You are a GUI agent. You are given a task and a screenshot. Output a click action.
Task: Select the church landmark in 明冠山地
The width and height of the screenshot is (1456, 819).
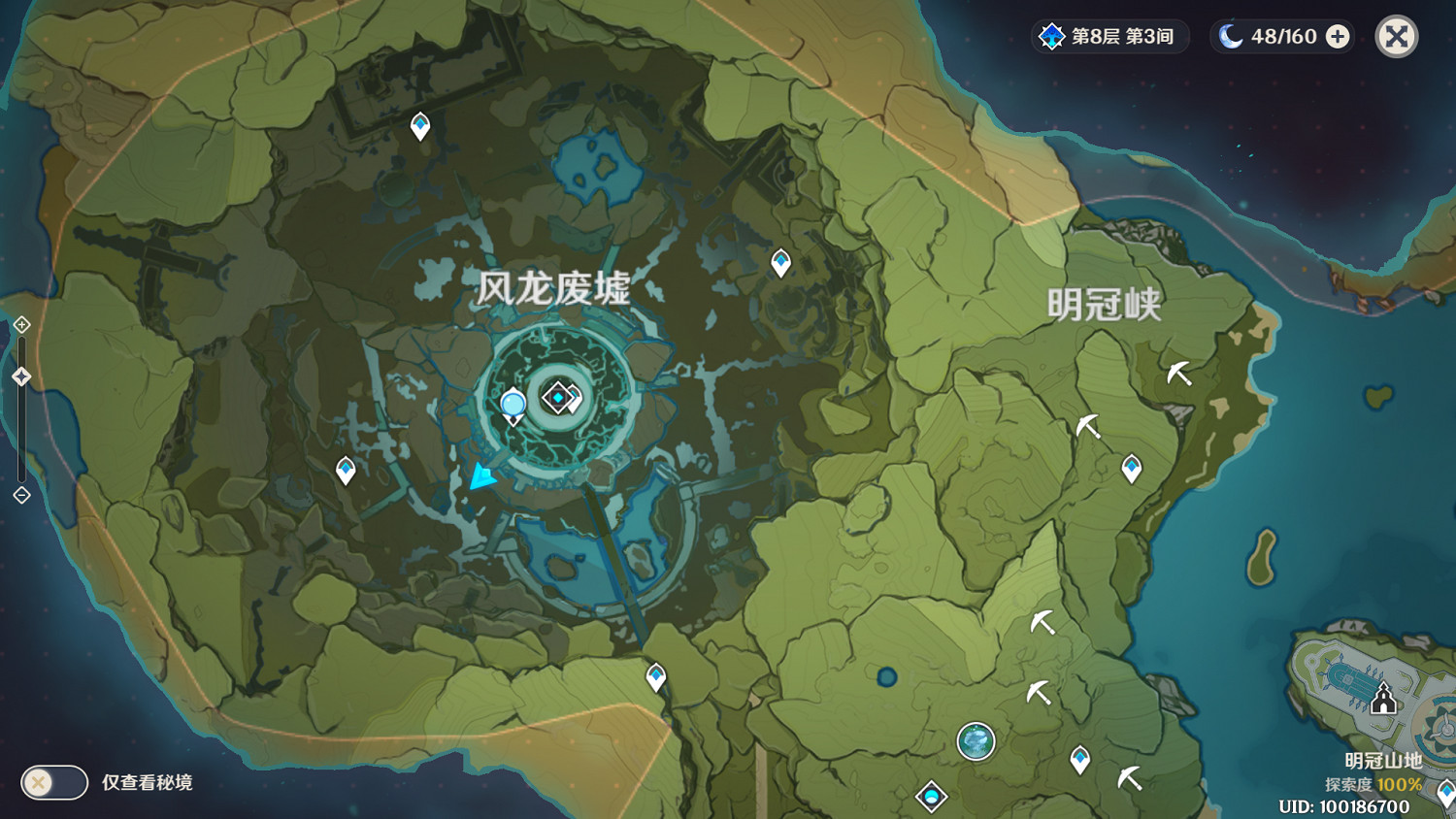[1382, 698]
